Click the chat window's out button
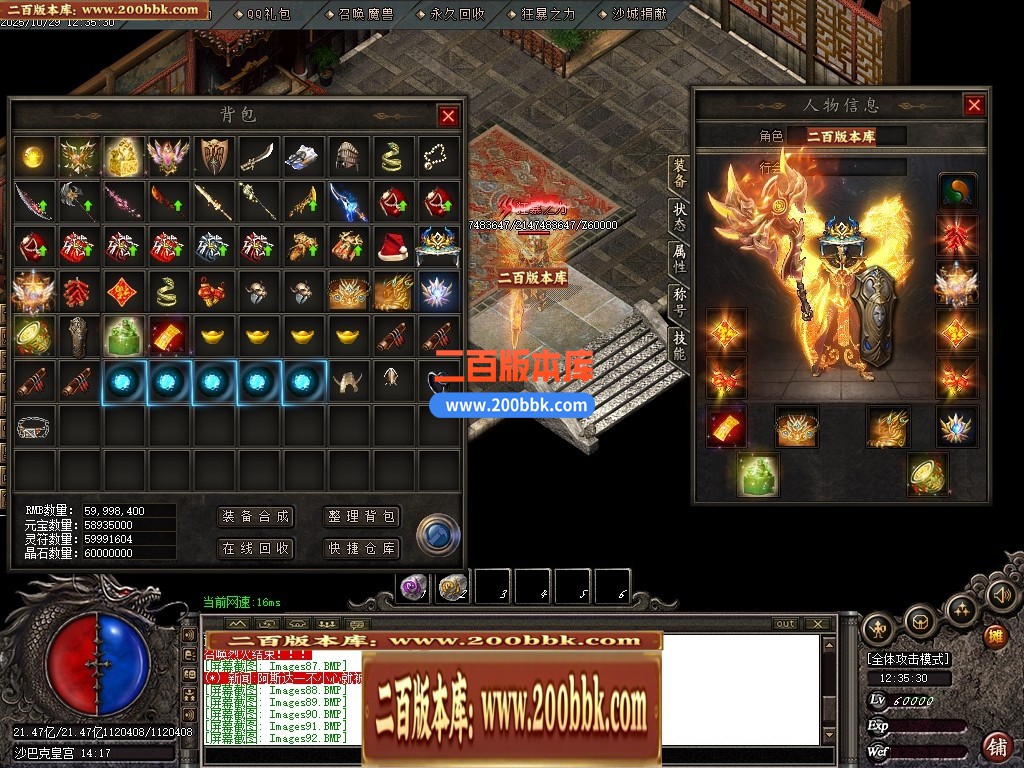The image size is (1024, 768). click(x=785, y=624)
